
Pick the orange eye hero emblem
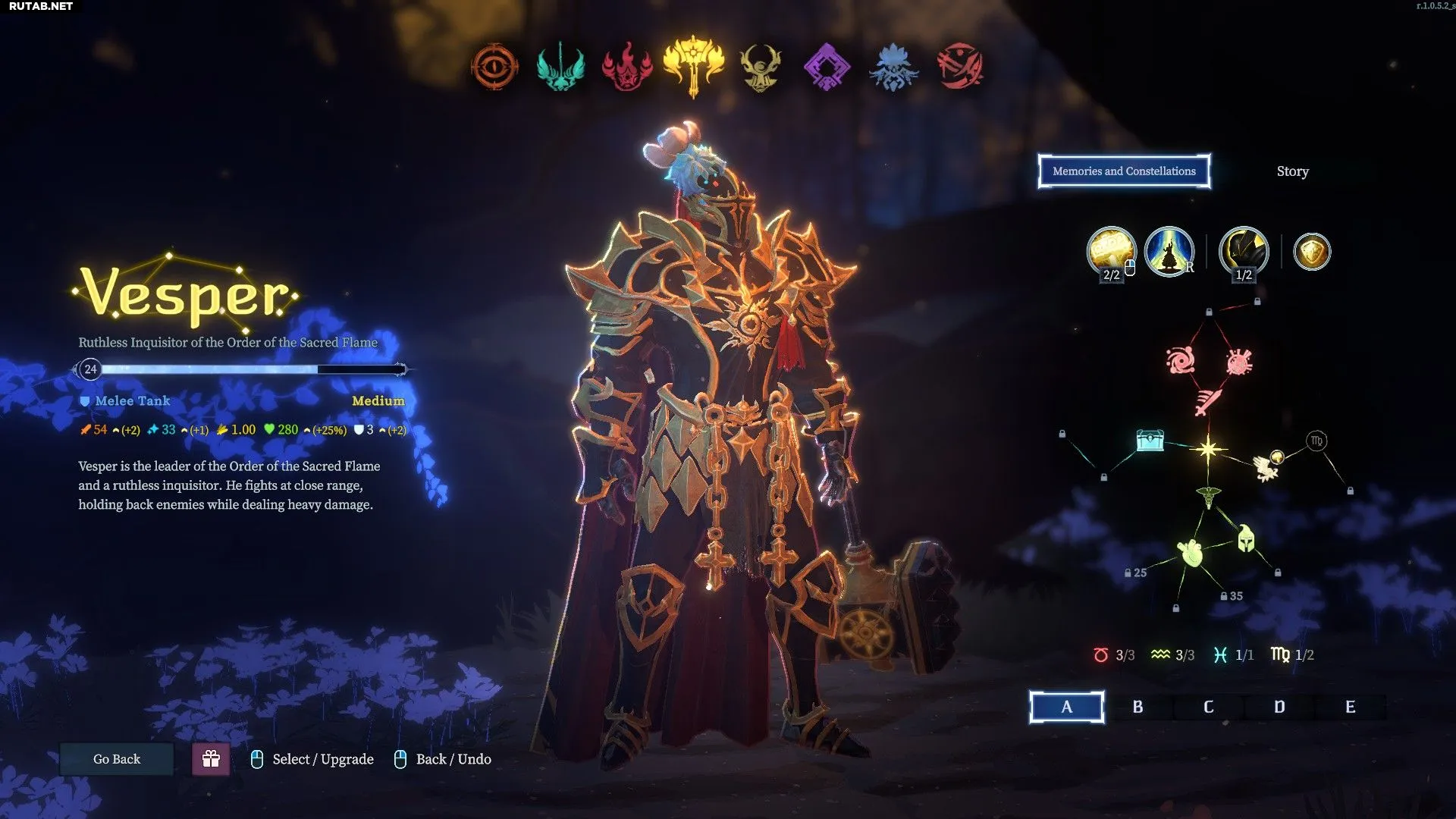494,67
